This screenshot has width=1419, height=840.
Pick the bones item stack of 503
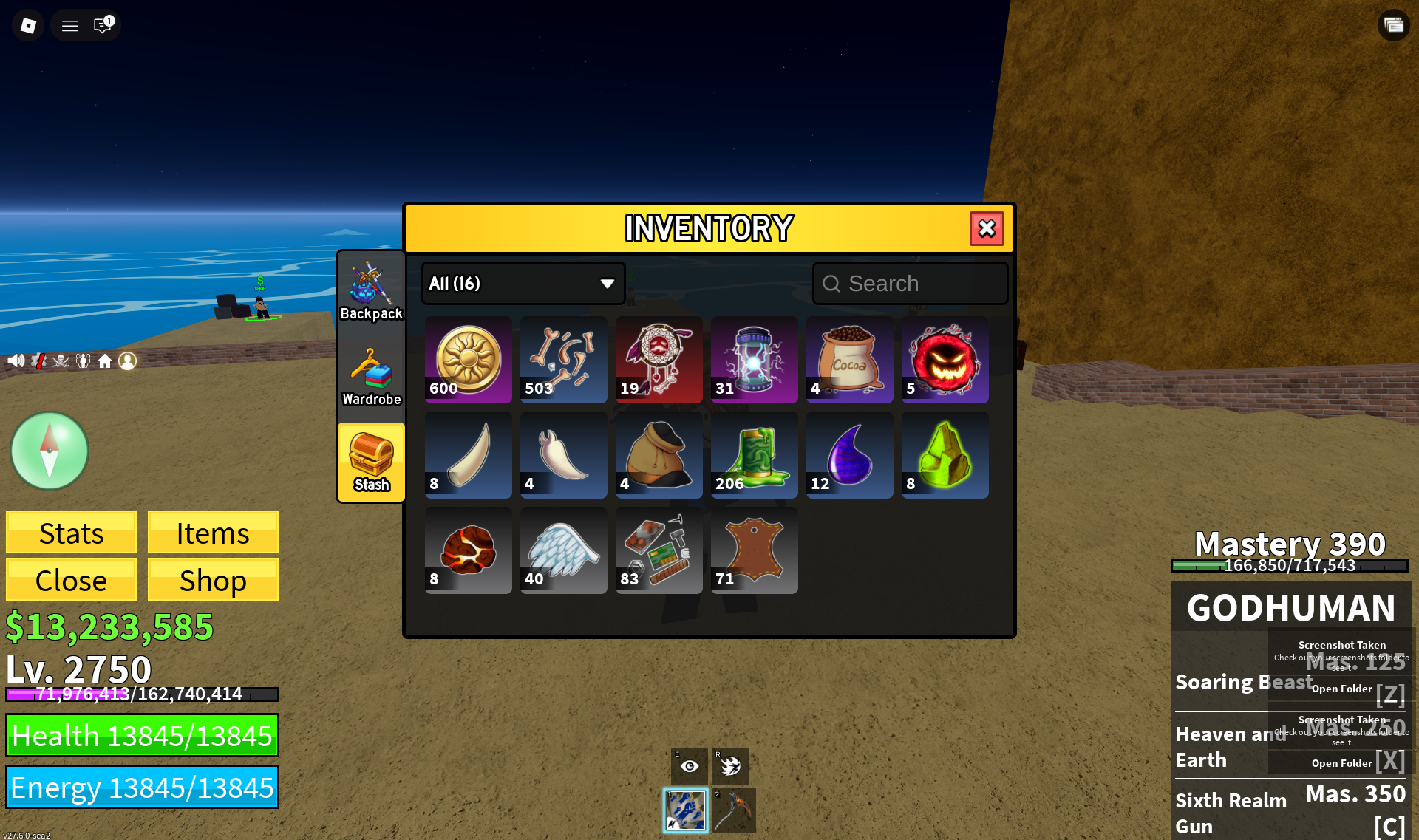563,360
